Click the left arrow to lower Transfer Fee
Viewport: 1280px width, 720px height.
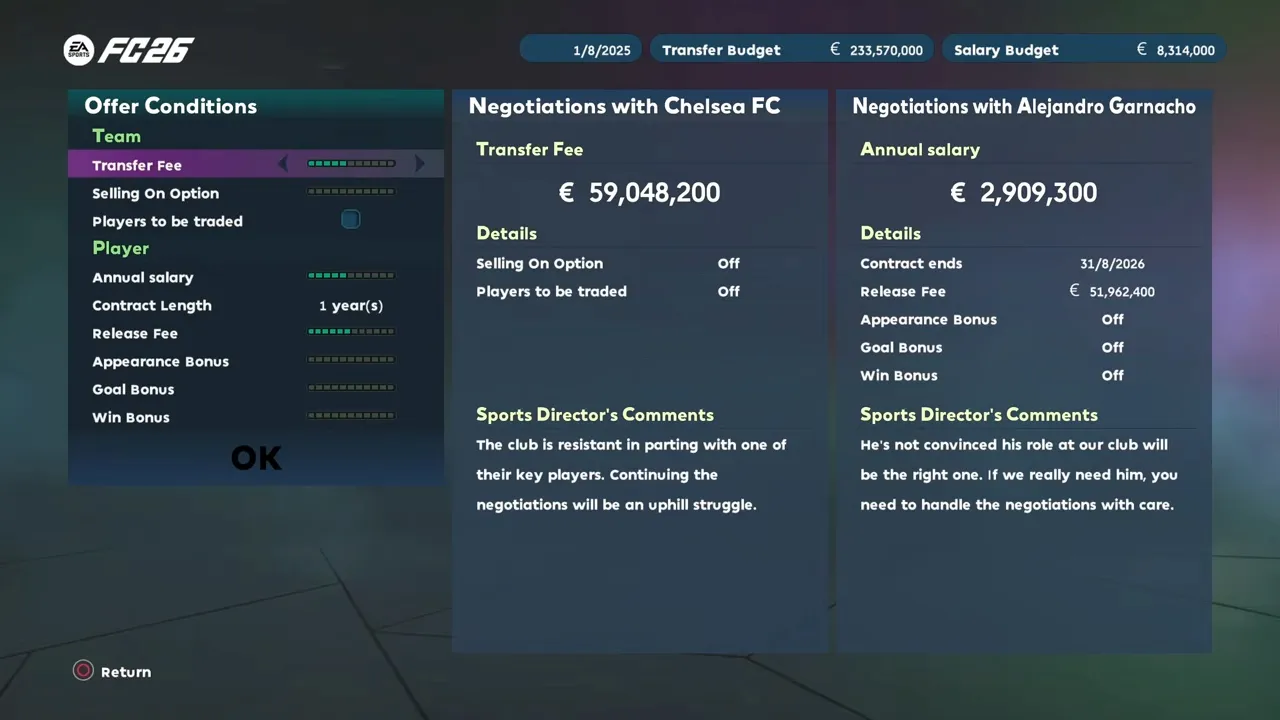(283, 163)
